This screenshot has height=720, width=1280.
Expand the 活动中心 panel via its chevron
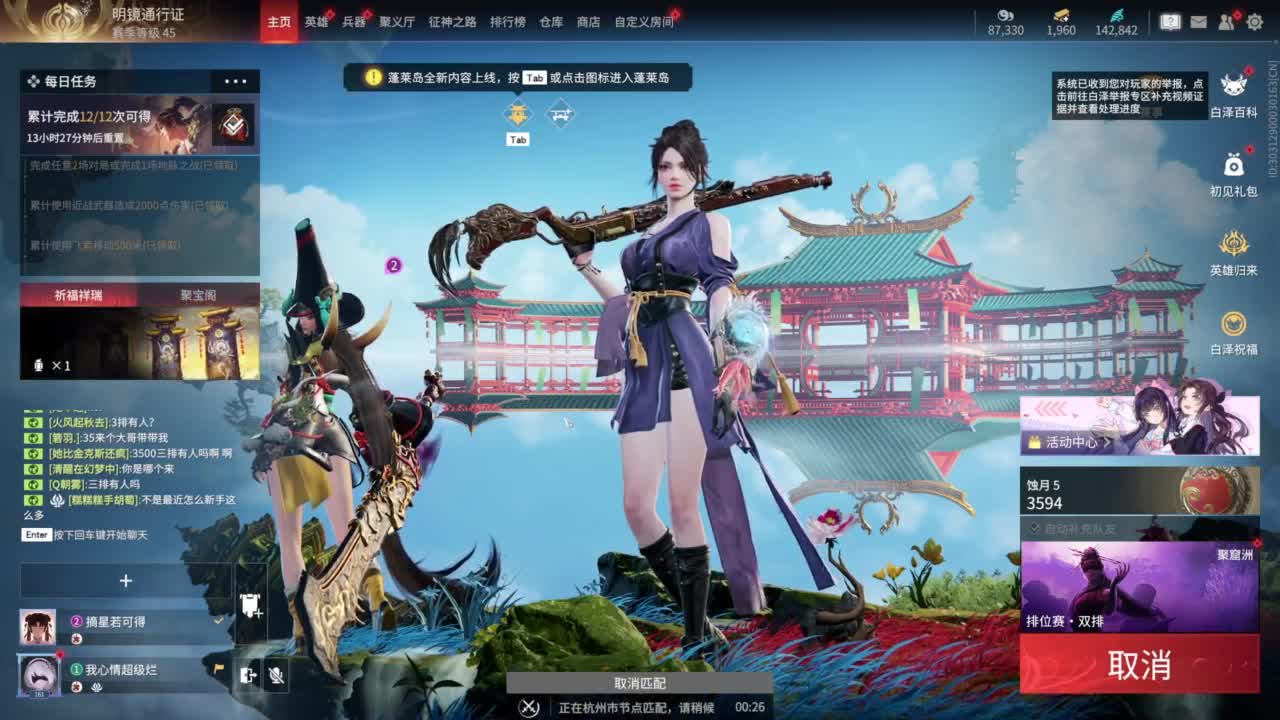1107,442
